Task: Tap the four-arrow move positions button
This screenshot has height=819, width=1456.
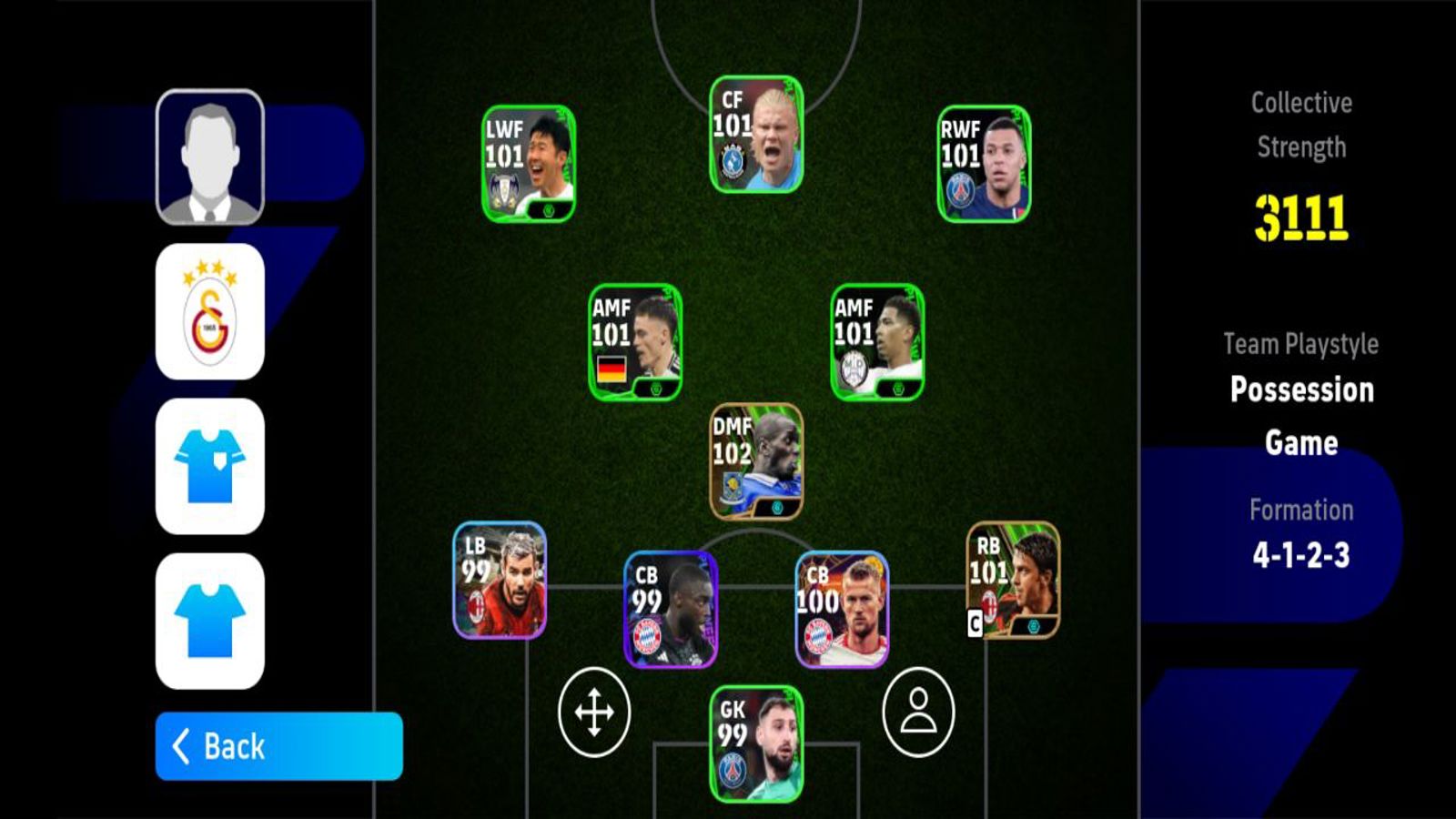Action: [x=594, y=713]
